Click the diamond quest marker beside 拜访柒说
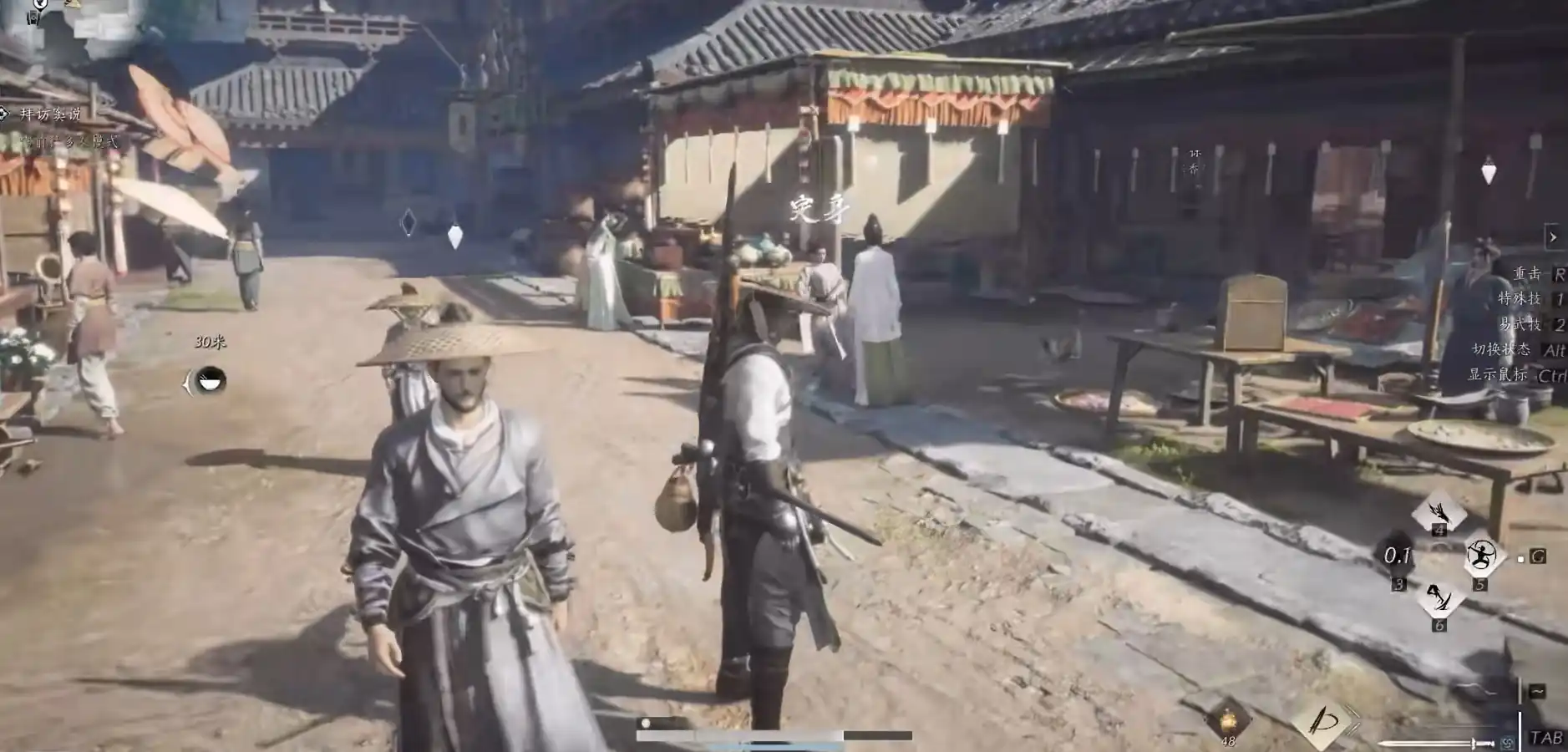The height and width of the screenshot is (752, 1568). coord(3,113)
